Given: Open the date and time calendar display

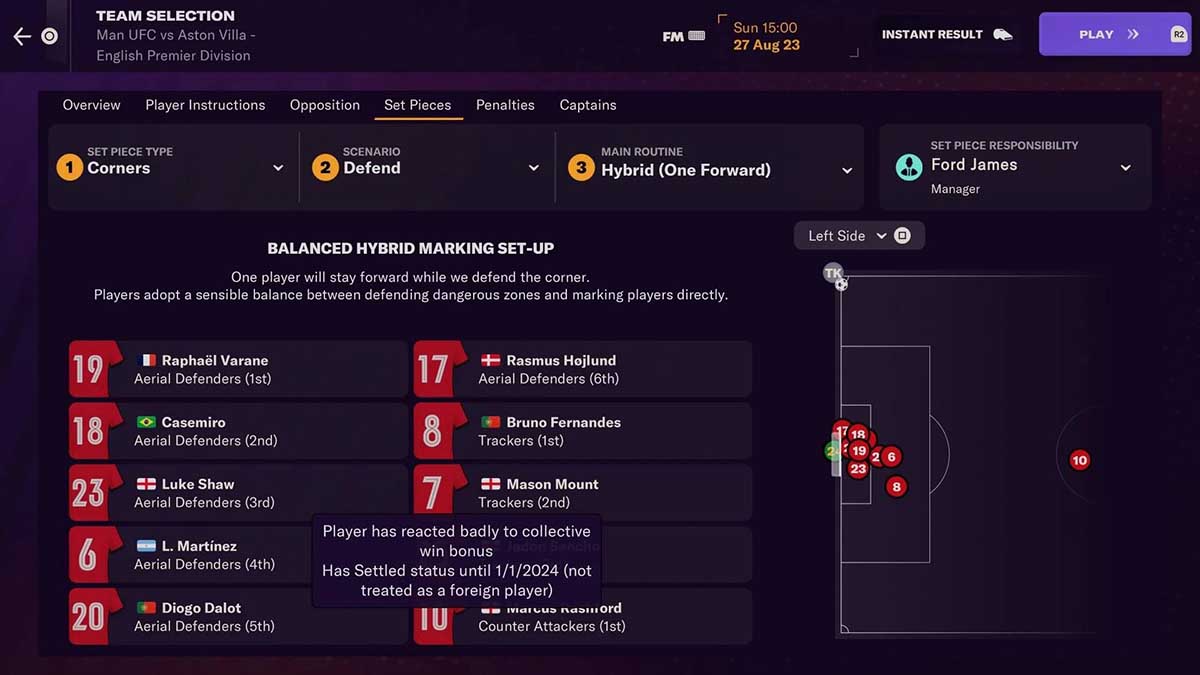Looking at the screenshot, I should coord(765,36).
